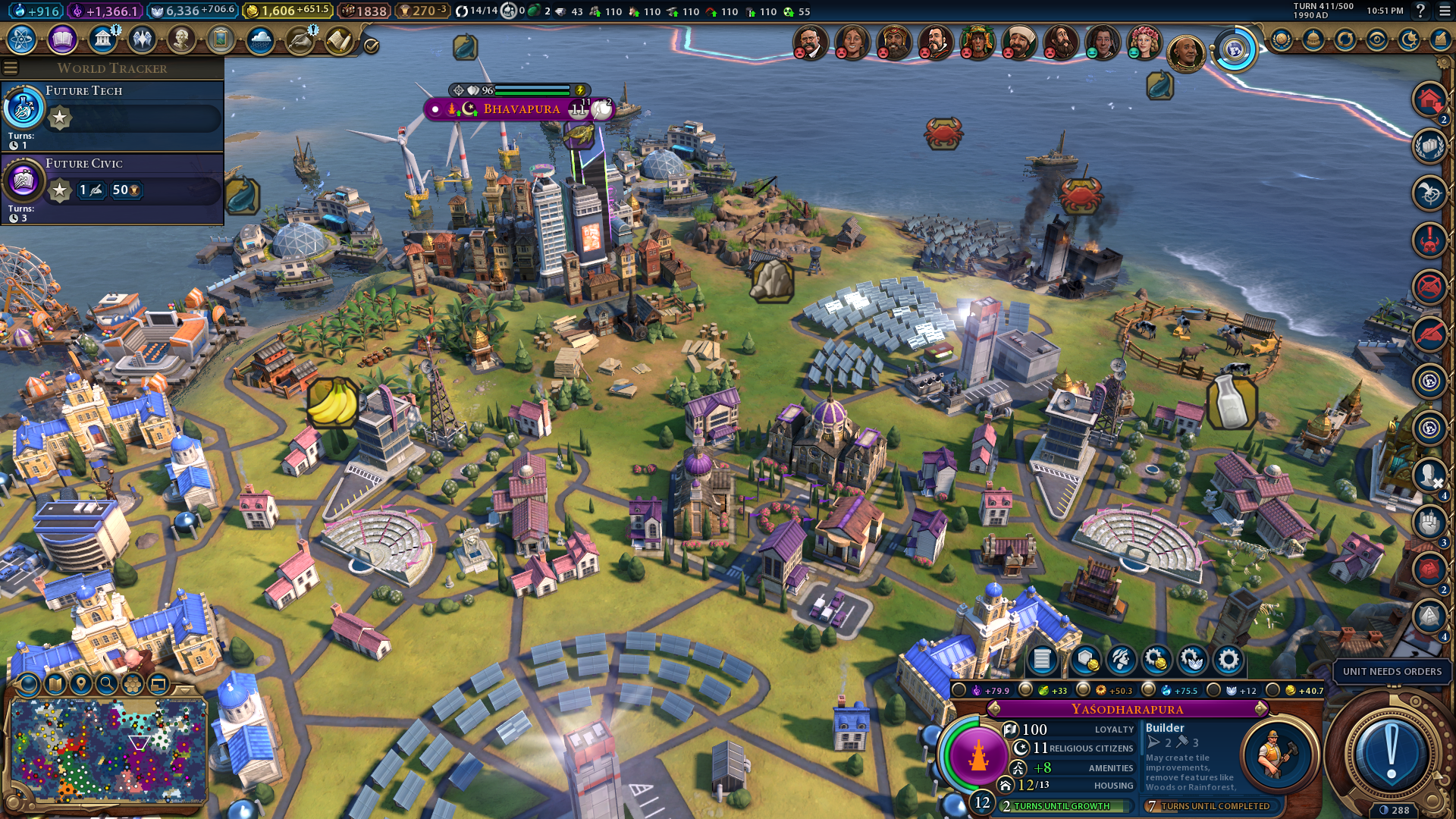Open the technology tree atom icon
Viewport: 1456px width, 819px height.
[x=22, y=39]
